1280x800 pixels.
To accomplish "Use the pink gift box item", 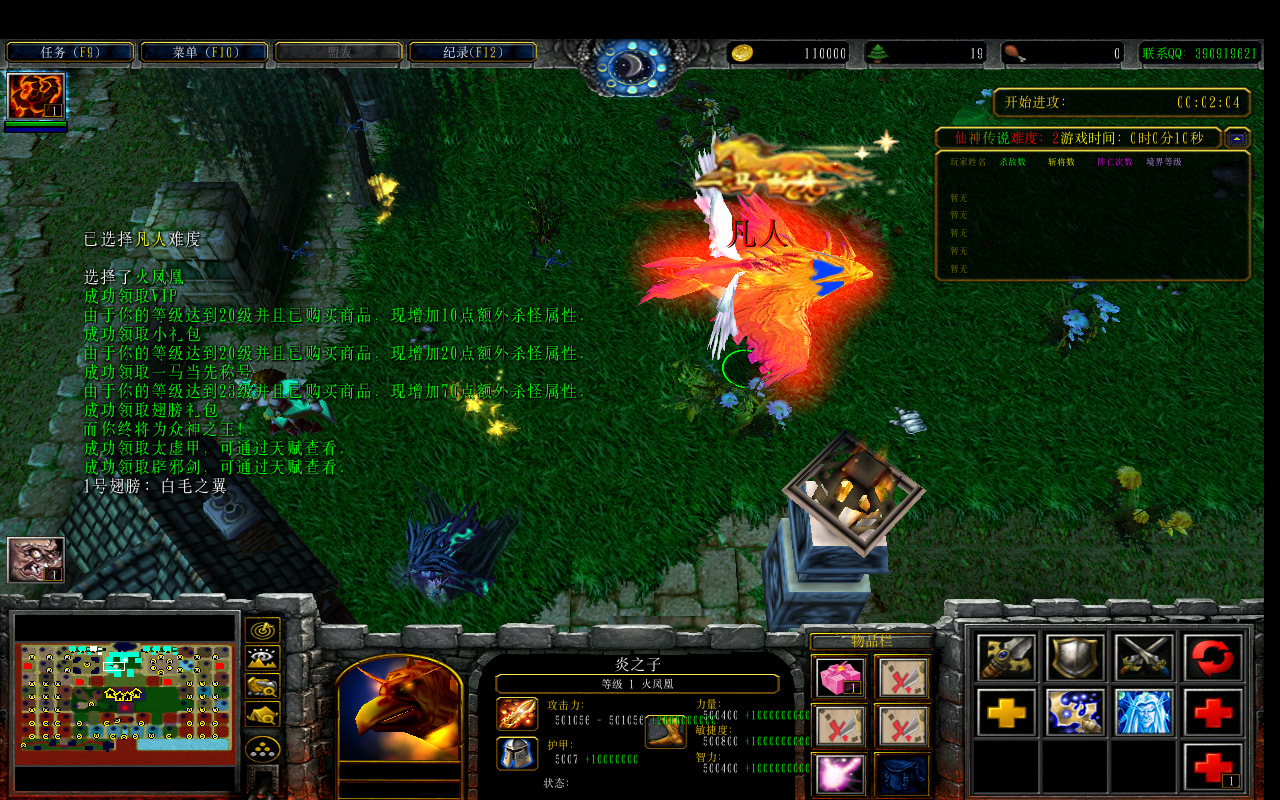I will (840, 678).
